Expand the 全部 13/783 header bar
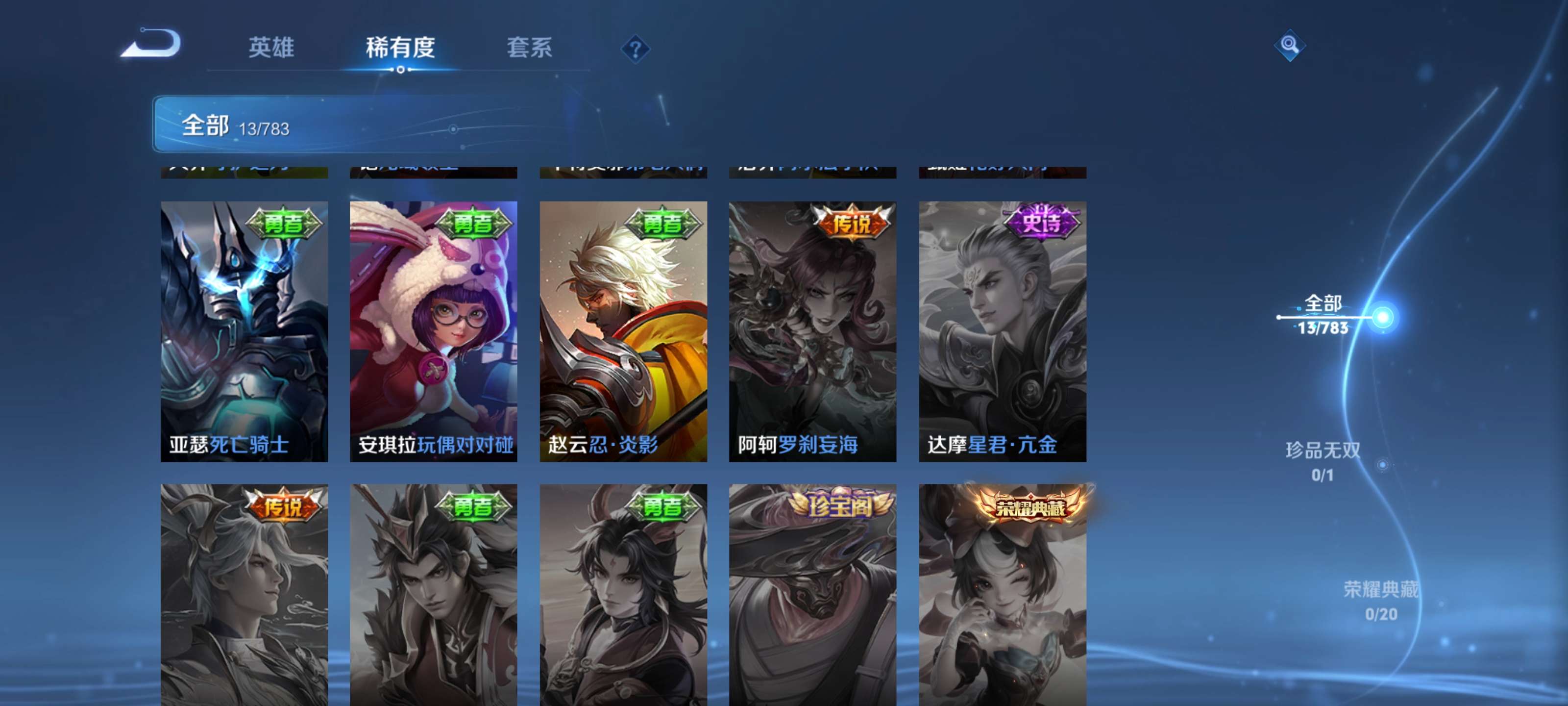 point(365,124)
